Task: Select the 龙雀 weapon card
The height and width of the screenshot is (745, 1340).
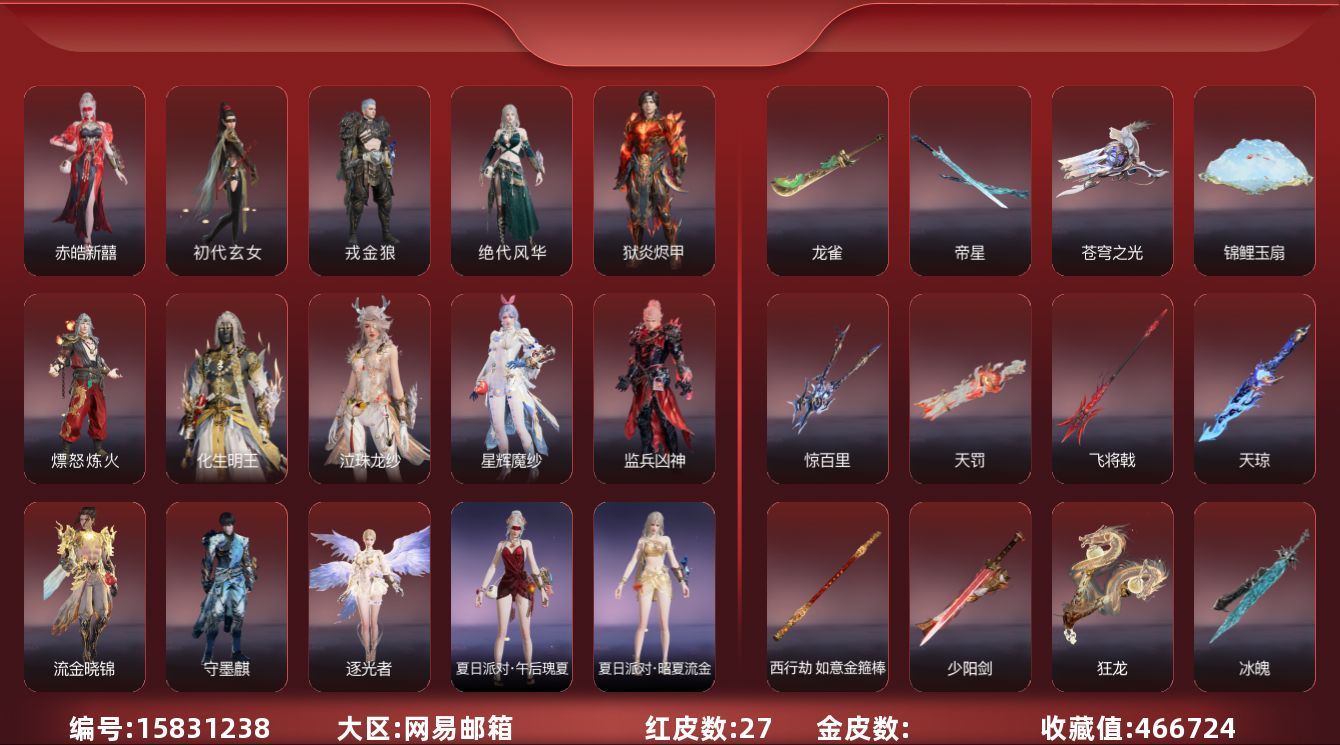Action: pos(827,180)
